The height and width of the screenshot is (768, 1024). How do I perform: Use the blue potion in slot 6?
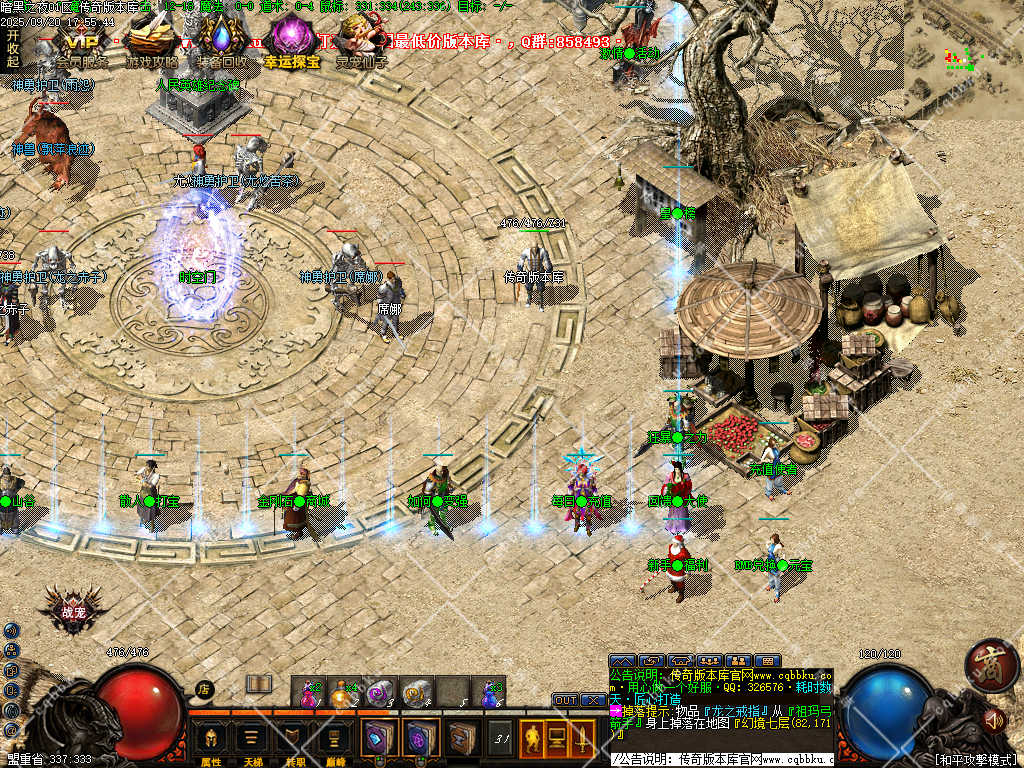(488, 691)
